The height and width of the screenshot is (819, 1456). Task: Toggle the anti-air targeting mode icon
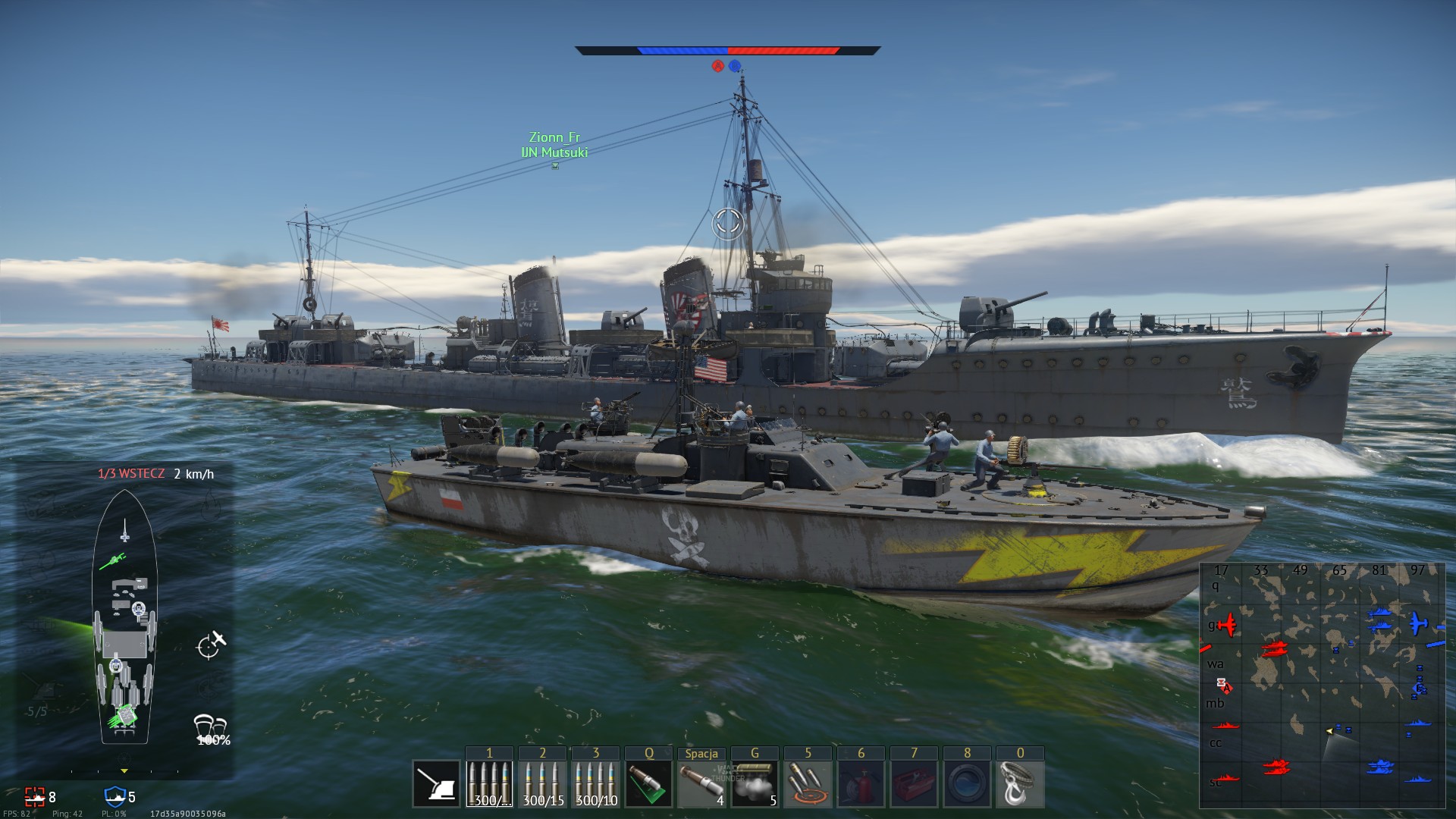pyautogui.click(x=211, y=645)
